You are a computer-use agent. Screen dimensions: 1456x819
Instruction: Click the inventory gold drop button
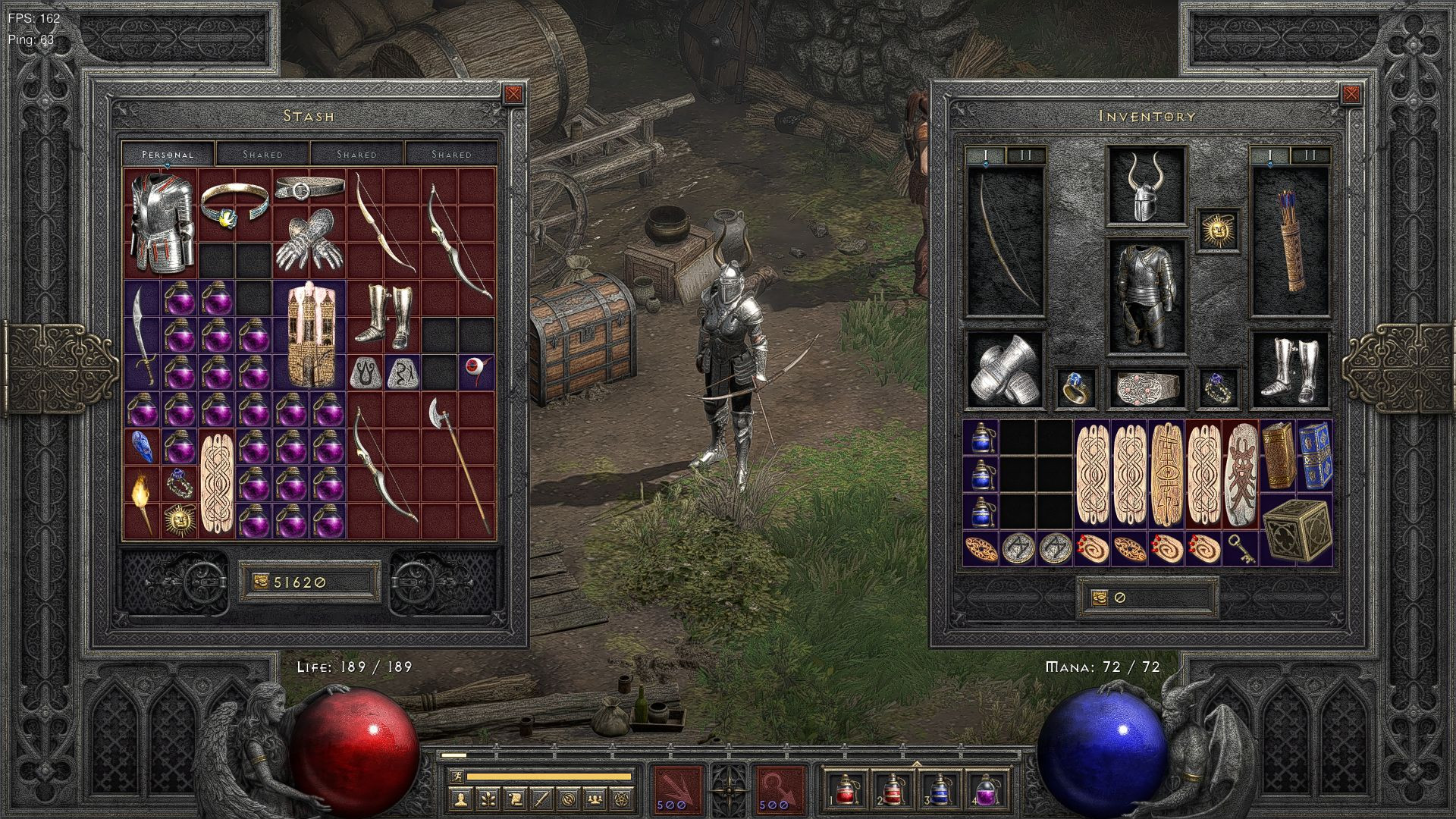coord(1100,598)
